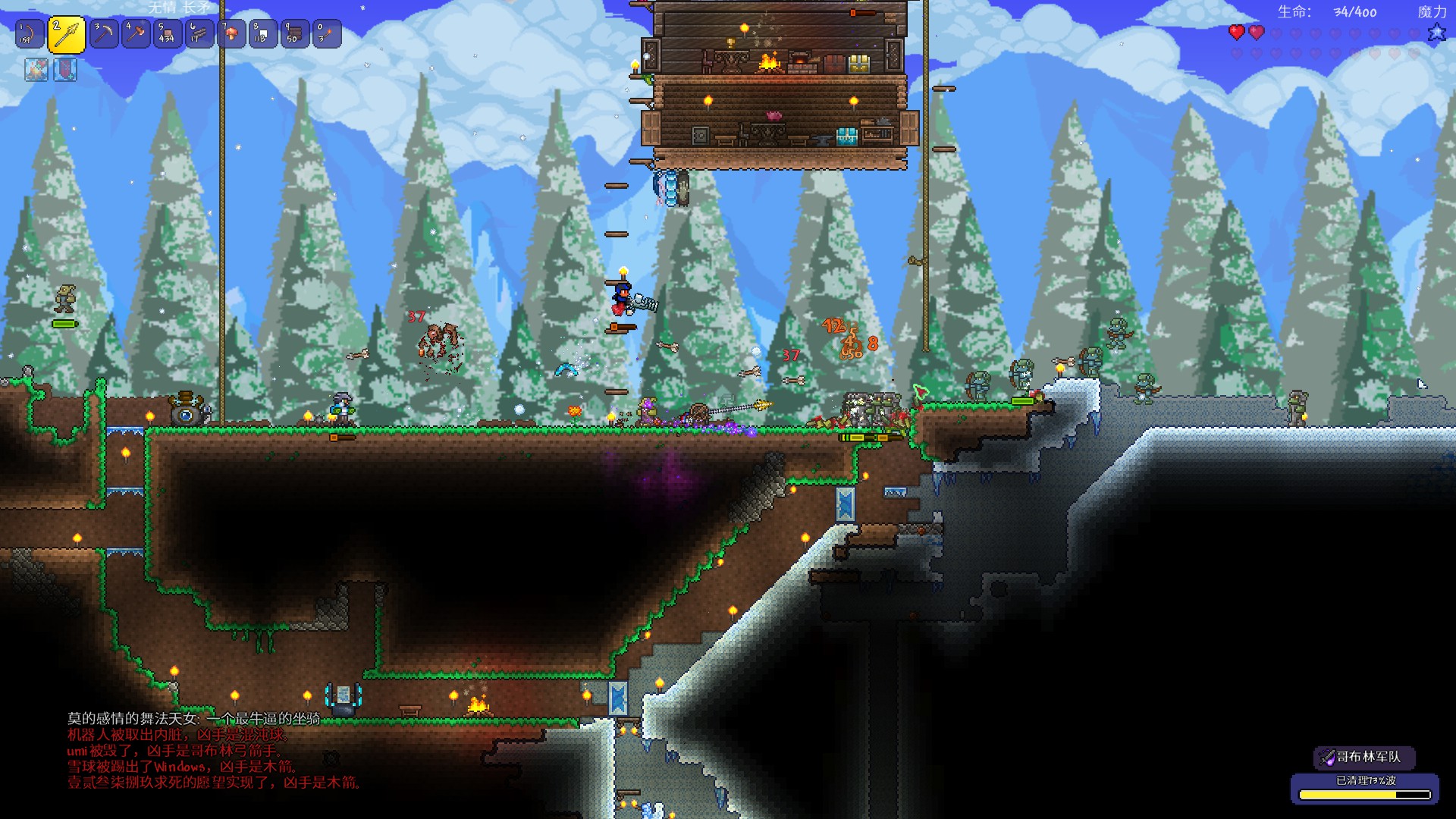Image resolution: width=1456 pixels, height=819 pixels.
Task: Select the torch in hotbar slot 0
Action: [327, 34]
